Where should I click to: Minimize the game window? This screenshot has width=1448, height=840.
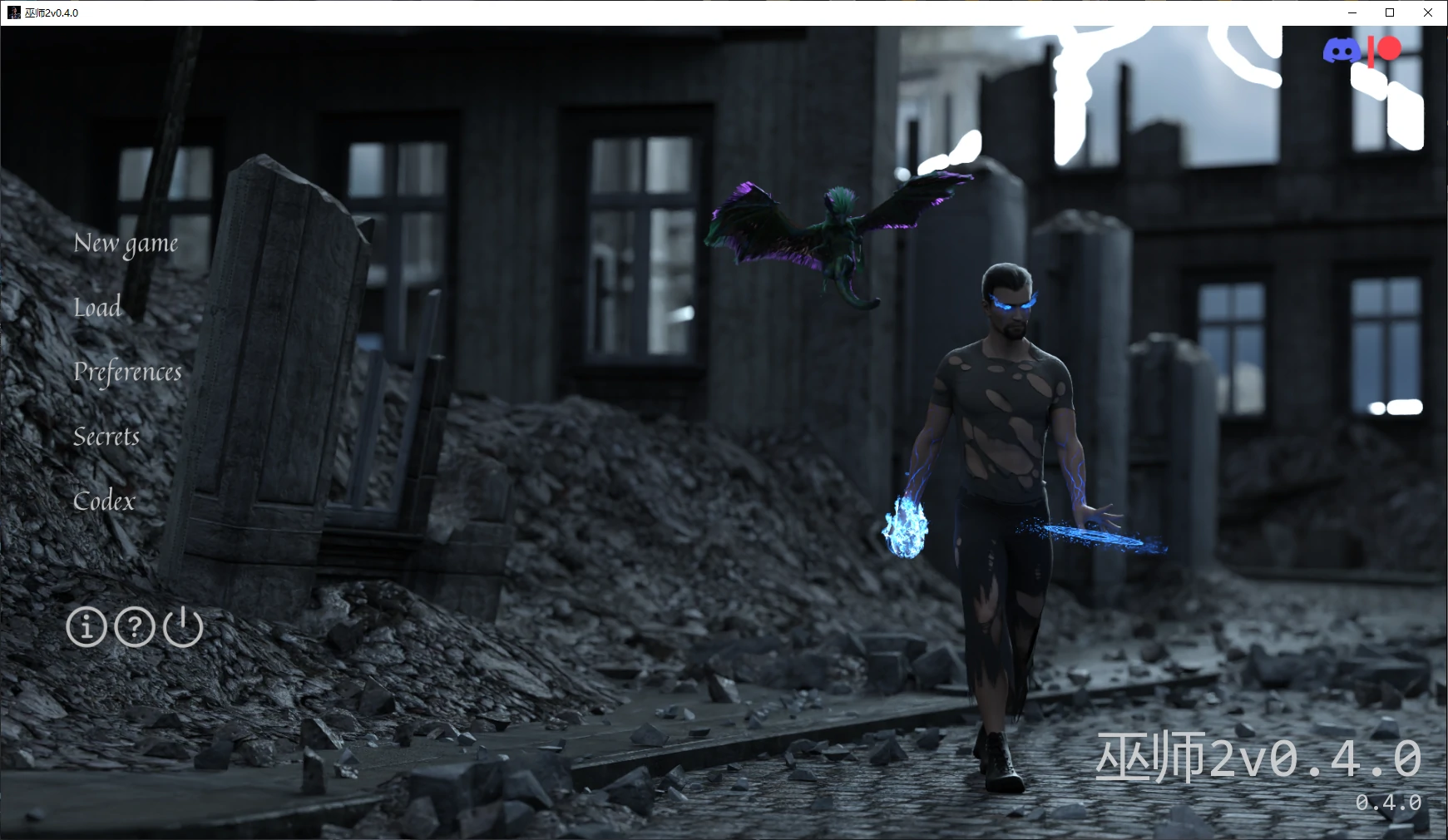tap(1352, 12)
